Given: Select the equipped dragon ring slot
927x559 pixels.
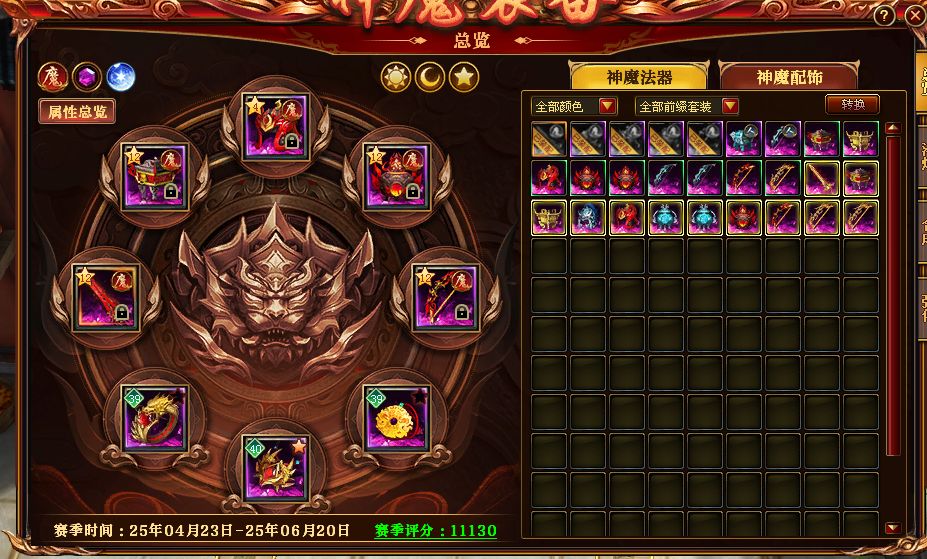Looking at the screenshot, I should (154, 418).
